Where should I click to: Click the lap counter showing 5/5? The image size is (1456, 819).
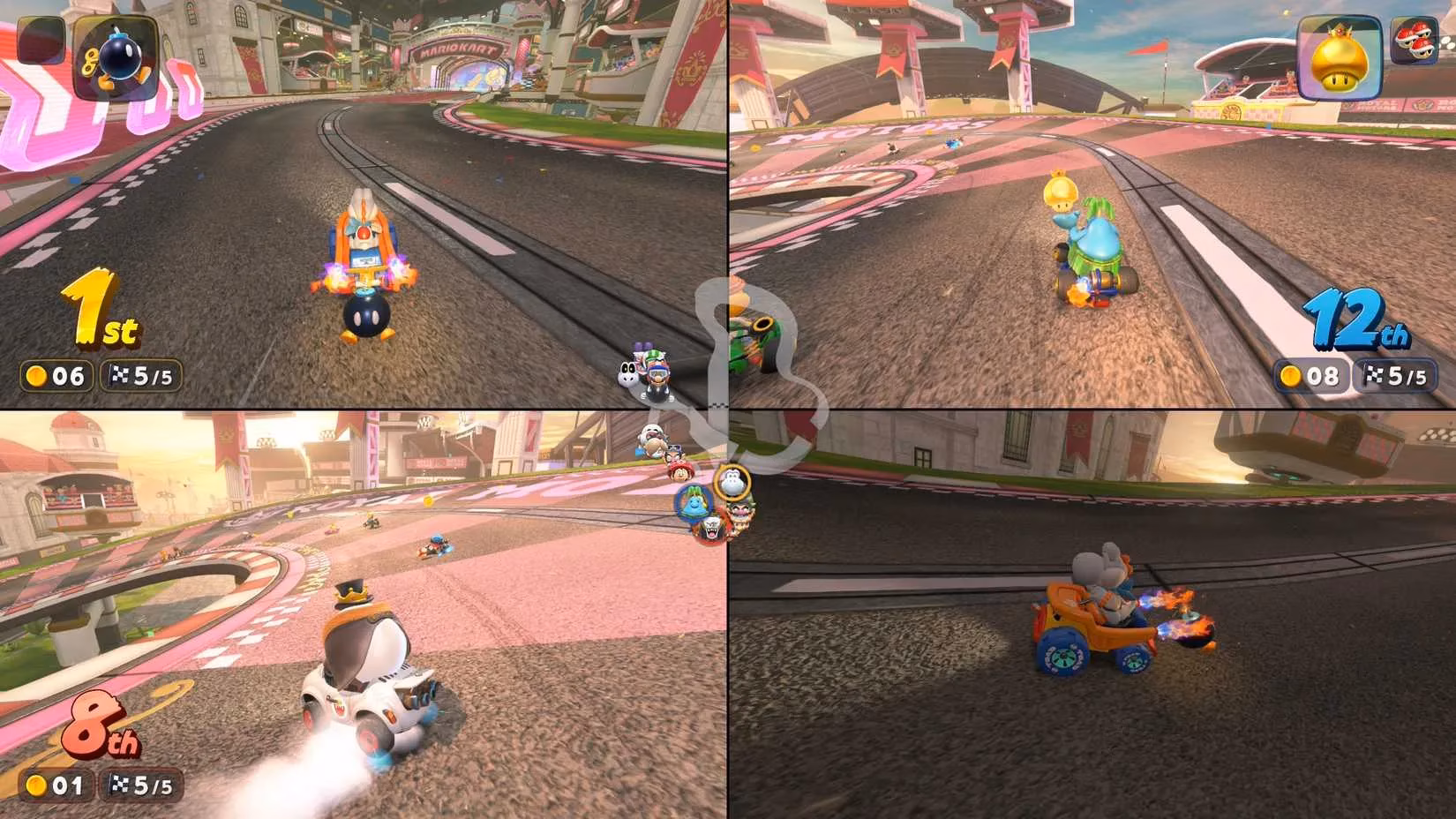click(x=142, y=377)
